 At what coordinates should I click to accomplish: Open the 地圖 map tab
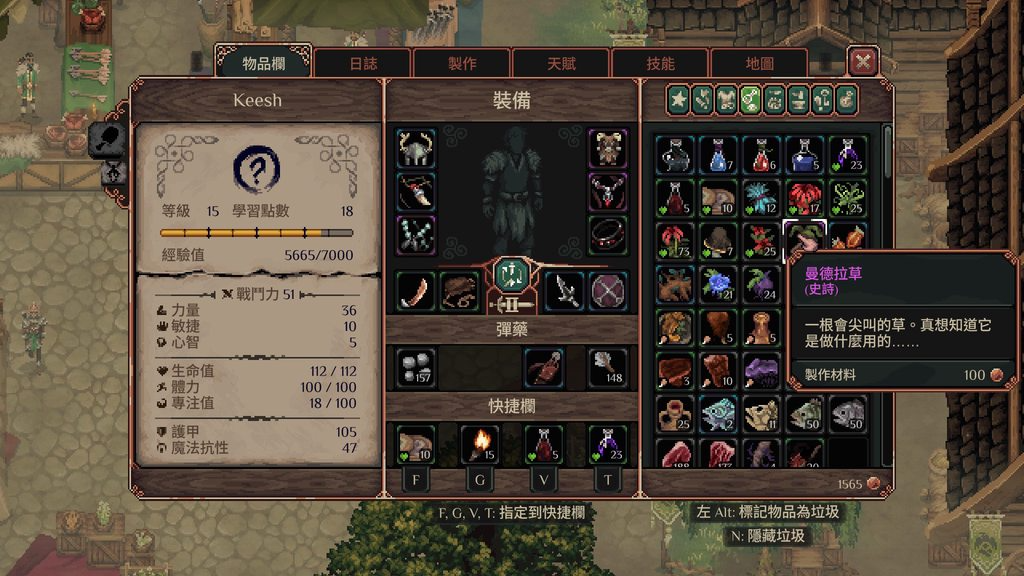click(759, 63)
